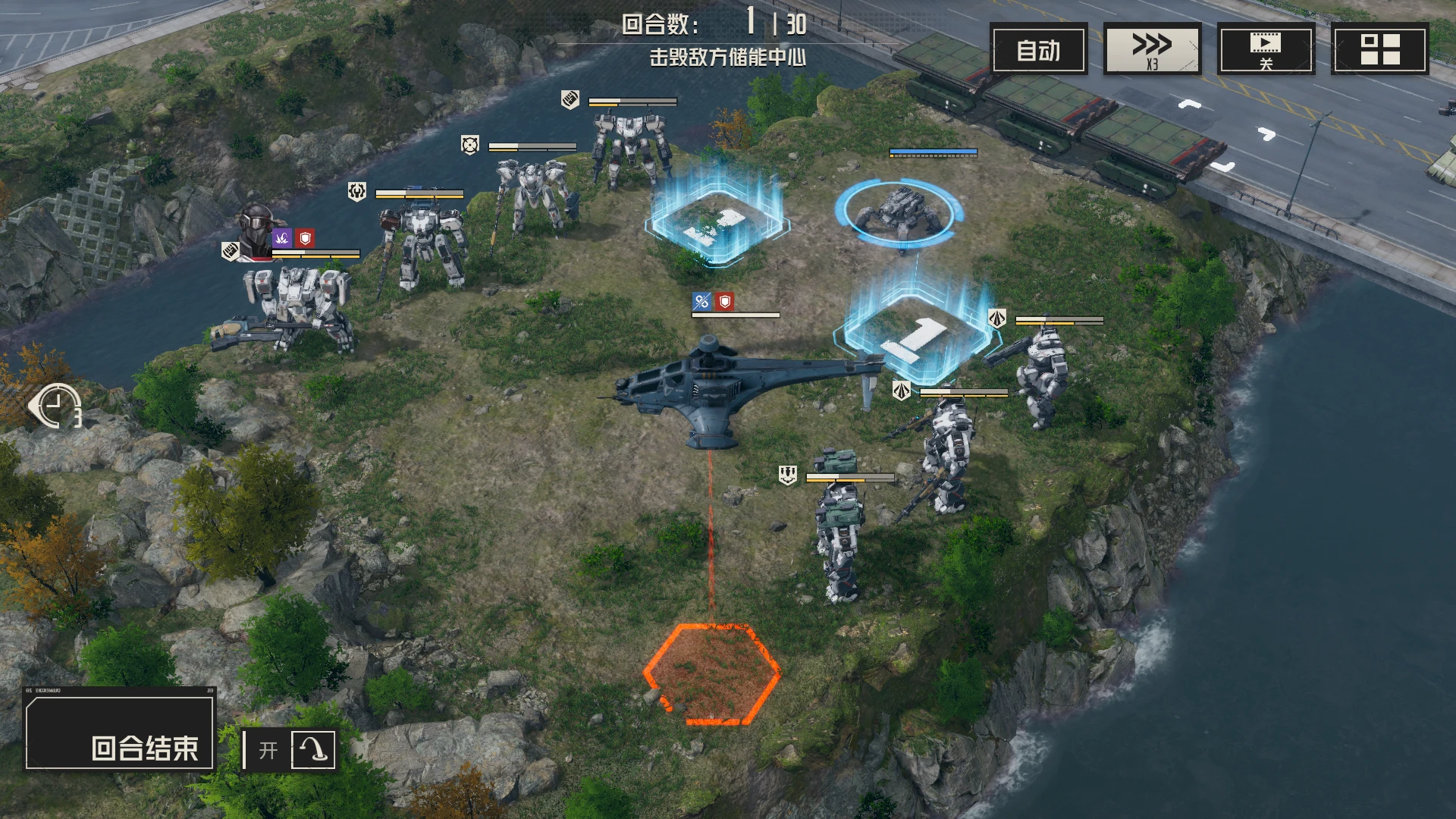Image resolution: width=1456 pixels, height=819 pixels.
Task: Enable auto battle with 自动 button
Action: click(1039, 49)
